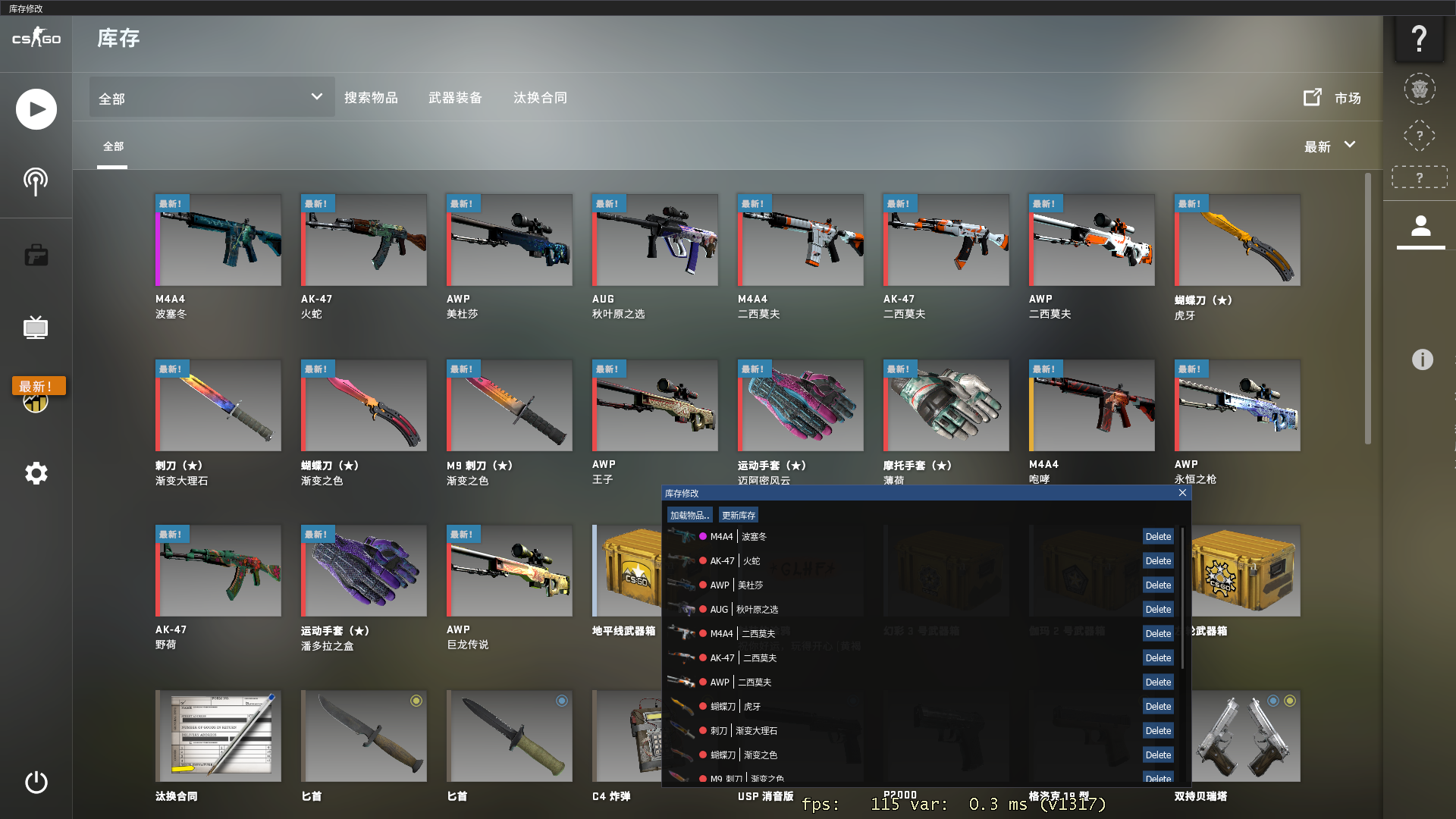Screen dimensions: 1456x819
Task: Select the AK-47 火蛇 inventory thumbnail
Action: (363, 240)
